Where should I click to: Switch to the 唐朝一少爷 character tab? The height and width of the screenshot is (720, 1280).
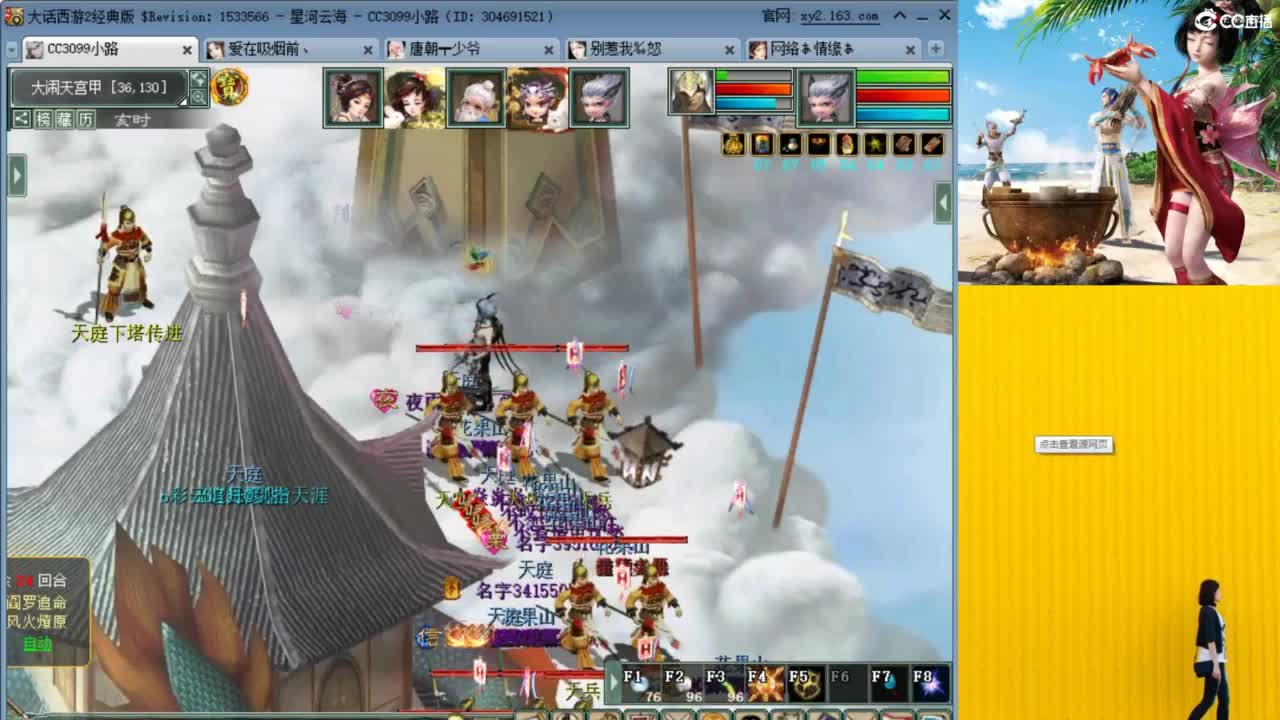coord(460,48)
